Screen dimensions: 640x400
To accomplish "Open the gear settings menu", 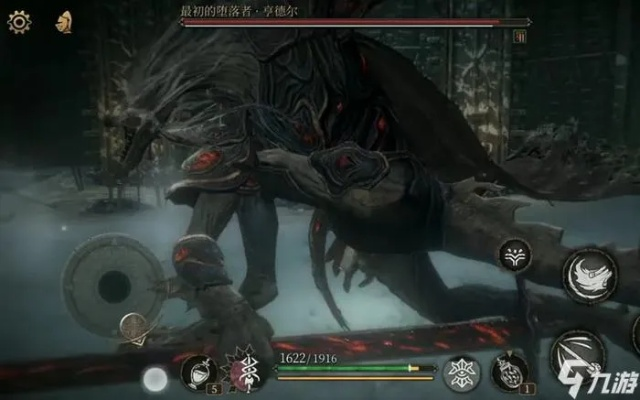I will coord(19,21).
